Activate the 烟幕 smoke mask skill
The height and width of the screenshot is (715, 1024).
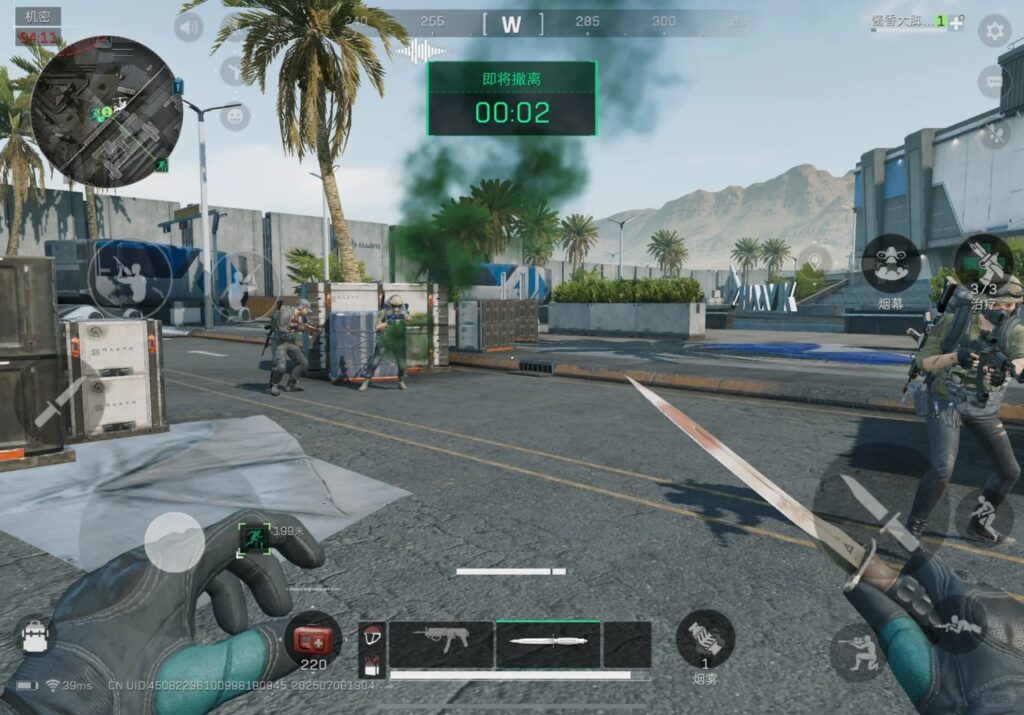(x=891, y=262)
